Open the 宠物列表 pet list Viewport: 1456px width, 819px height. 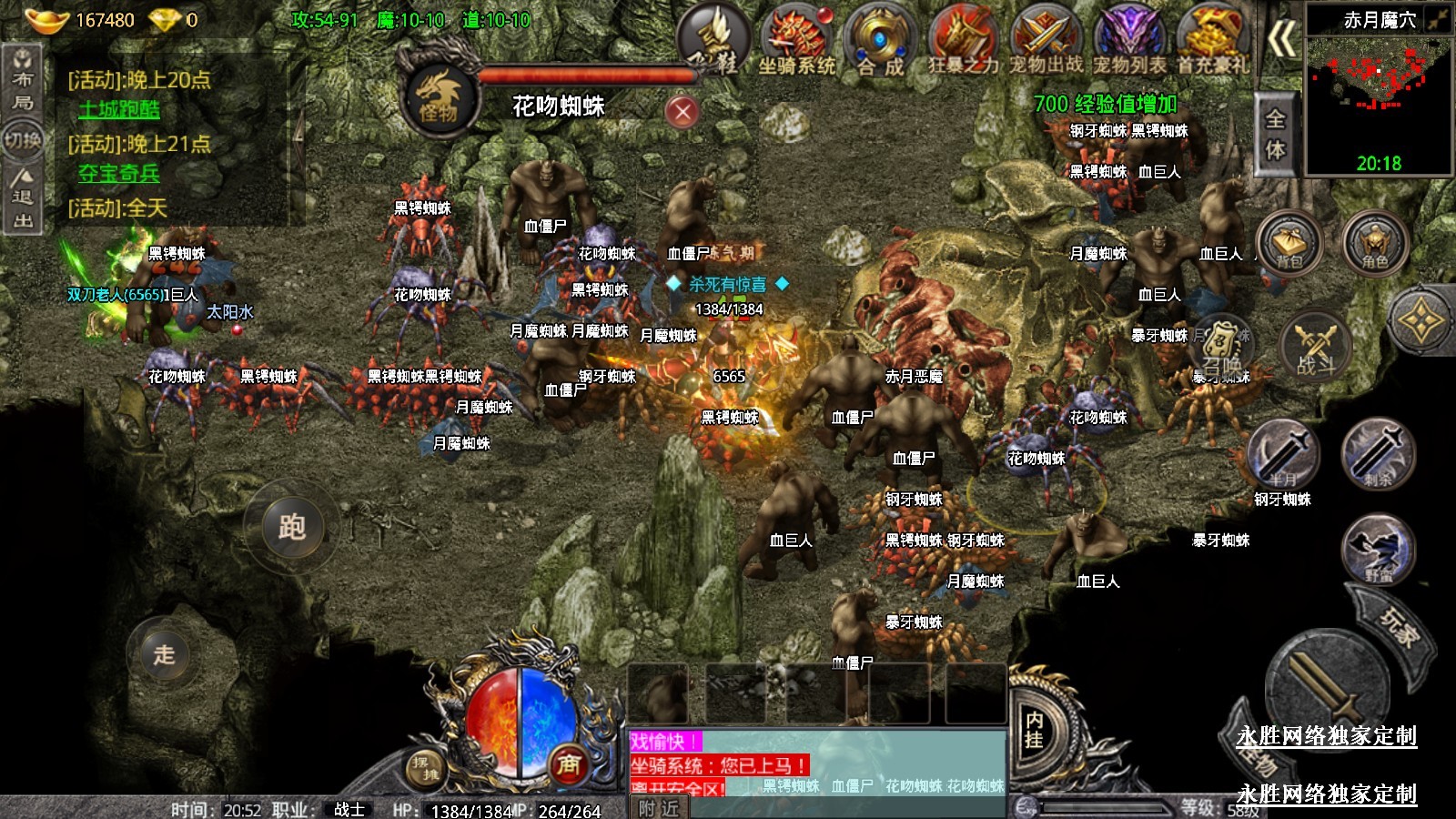[1129, 41]
